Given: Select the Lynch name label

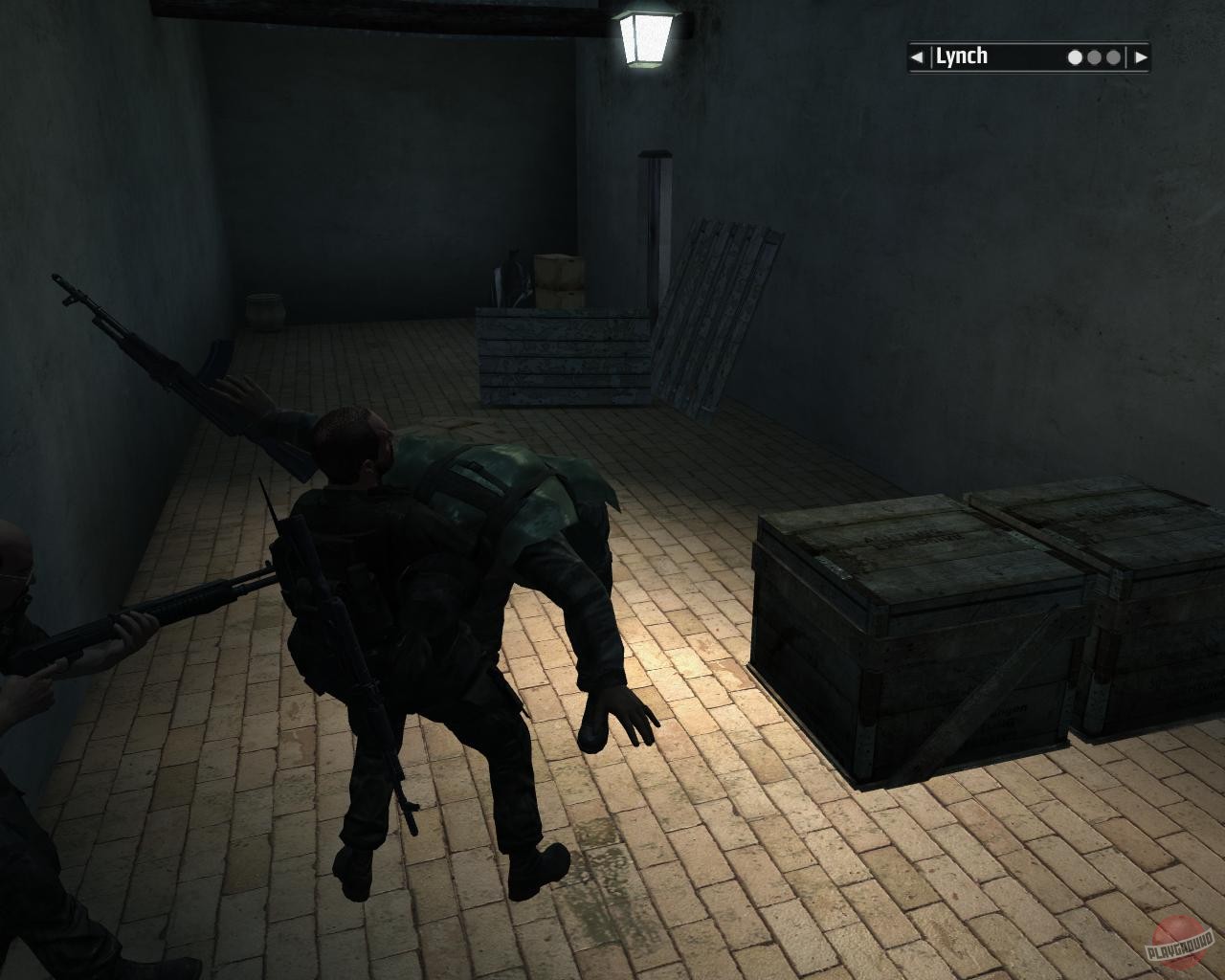Looking at the screenshot, I should pos(962,56).
